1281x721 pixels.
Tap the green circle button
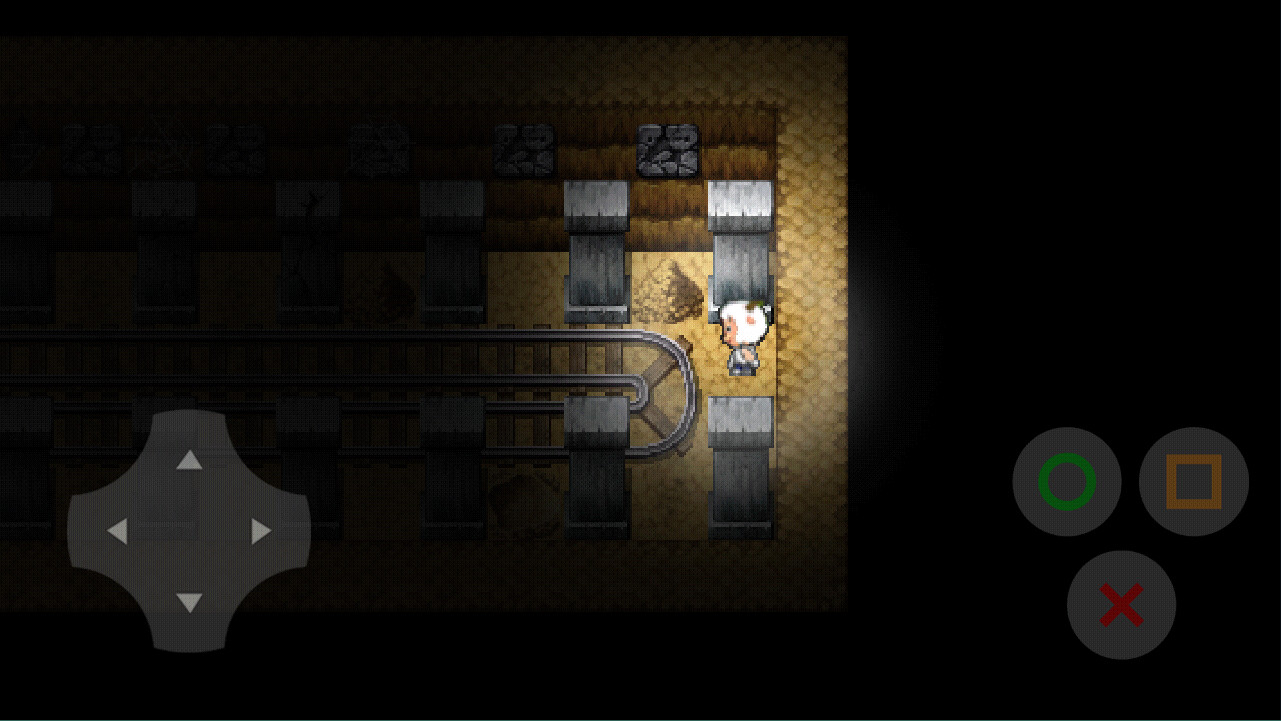tap(1066, 482)
